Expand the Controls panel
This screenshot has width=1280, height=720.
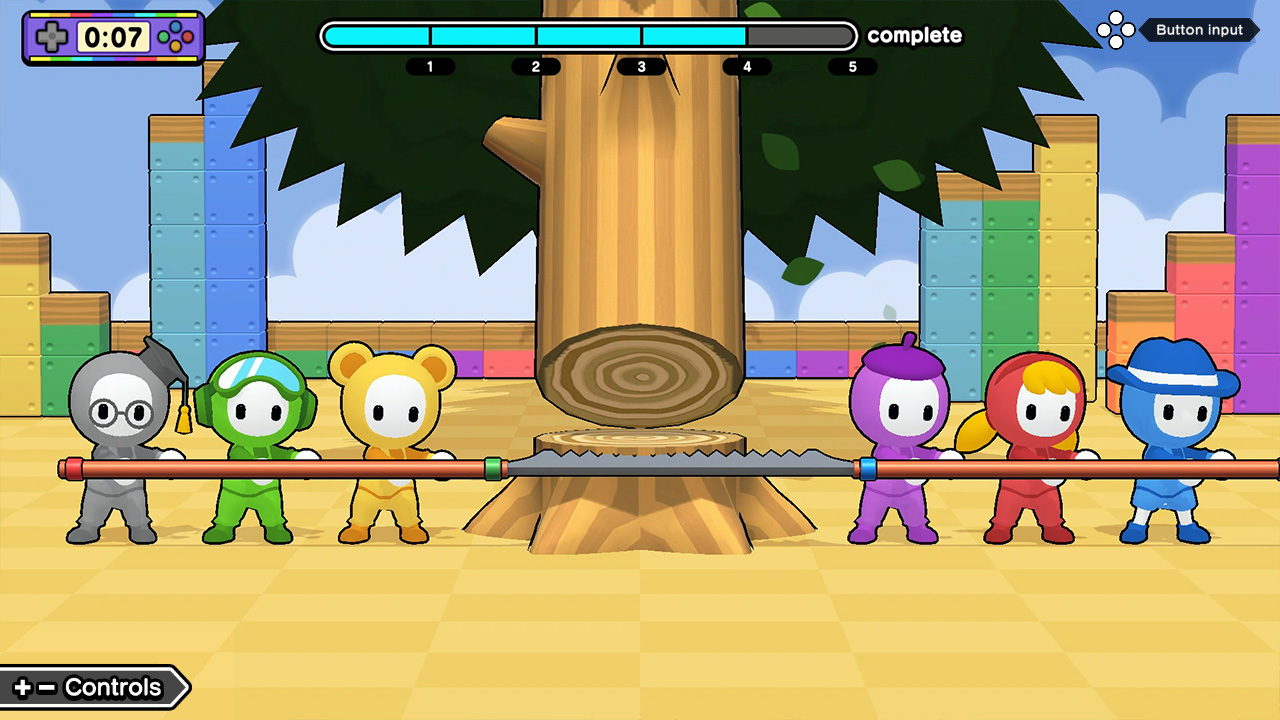click(95, 687)
